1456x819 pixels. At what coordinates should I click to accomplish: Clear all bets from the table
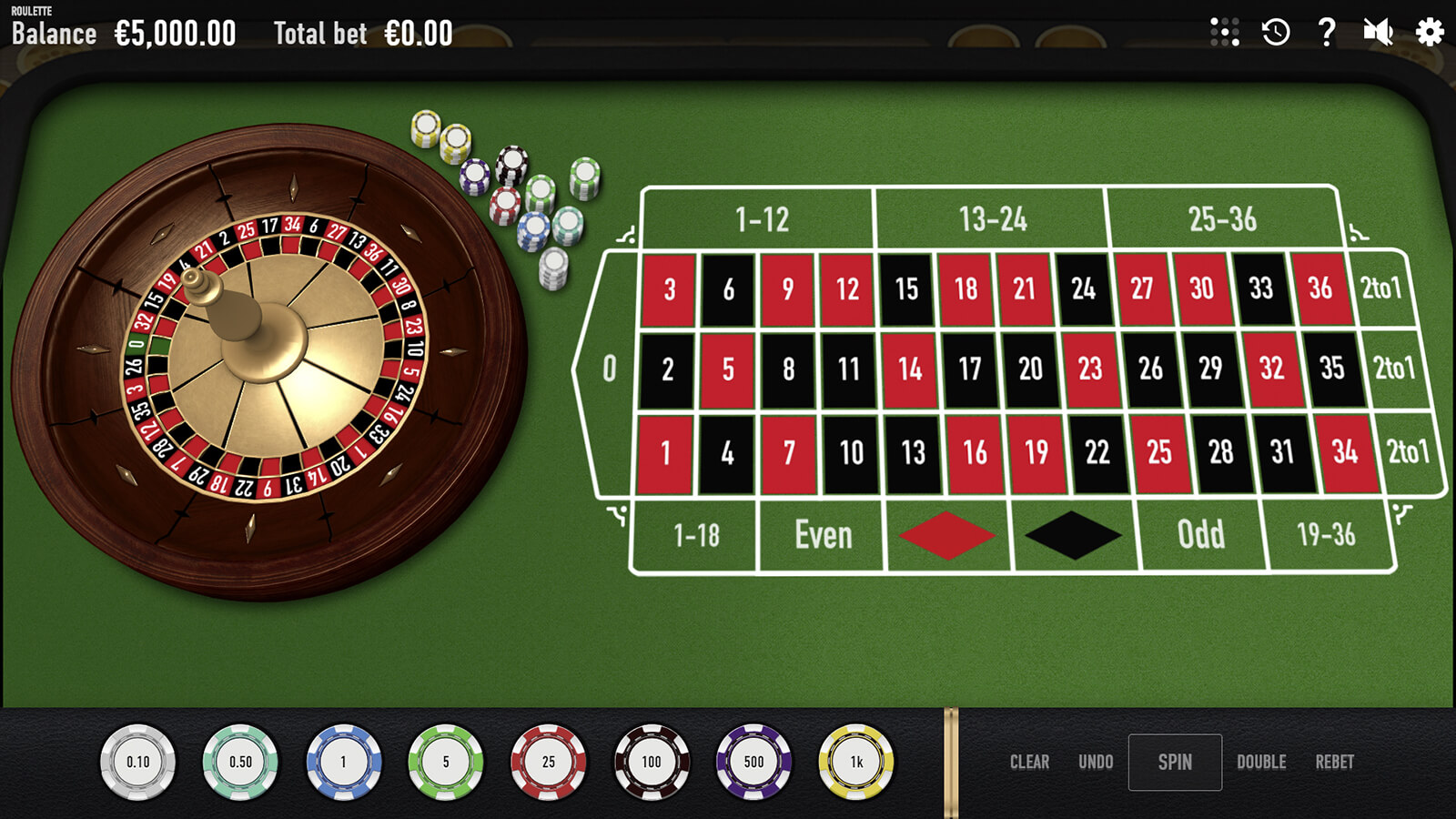pyautogui.click(x=1029, y=763)
